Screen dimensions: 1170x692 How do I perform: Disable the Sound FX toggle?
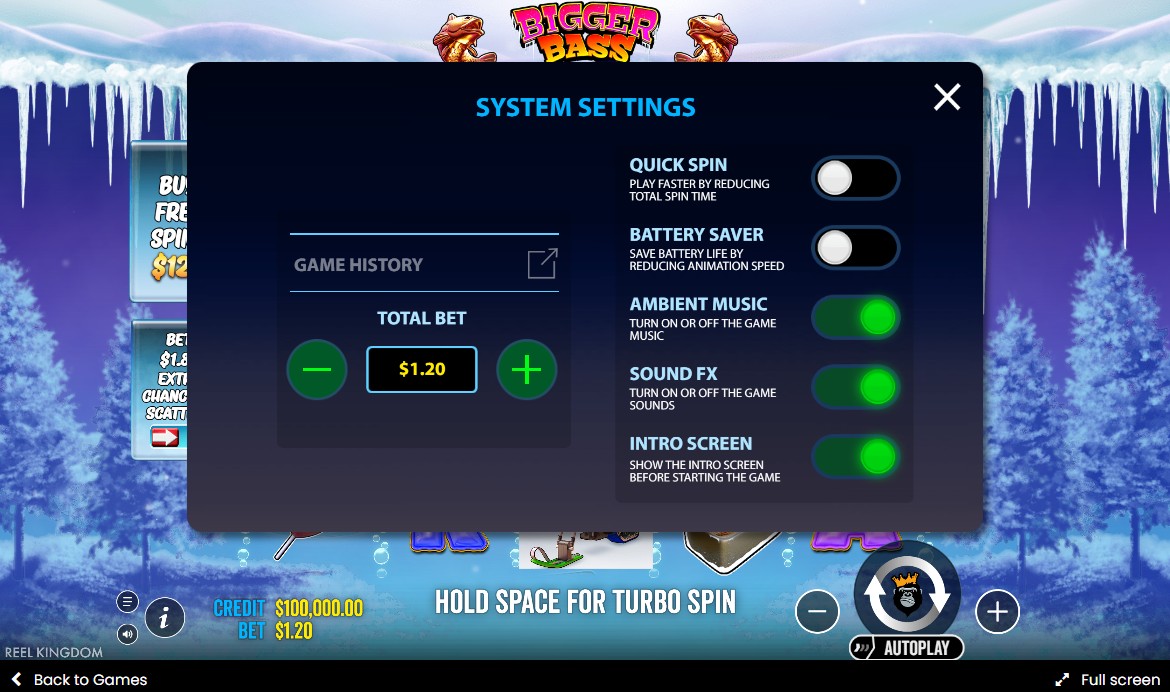(x=855, y=387)
